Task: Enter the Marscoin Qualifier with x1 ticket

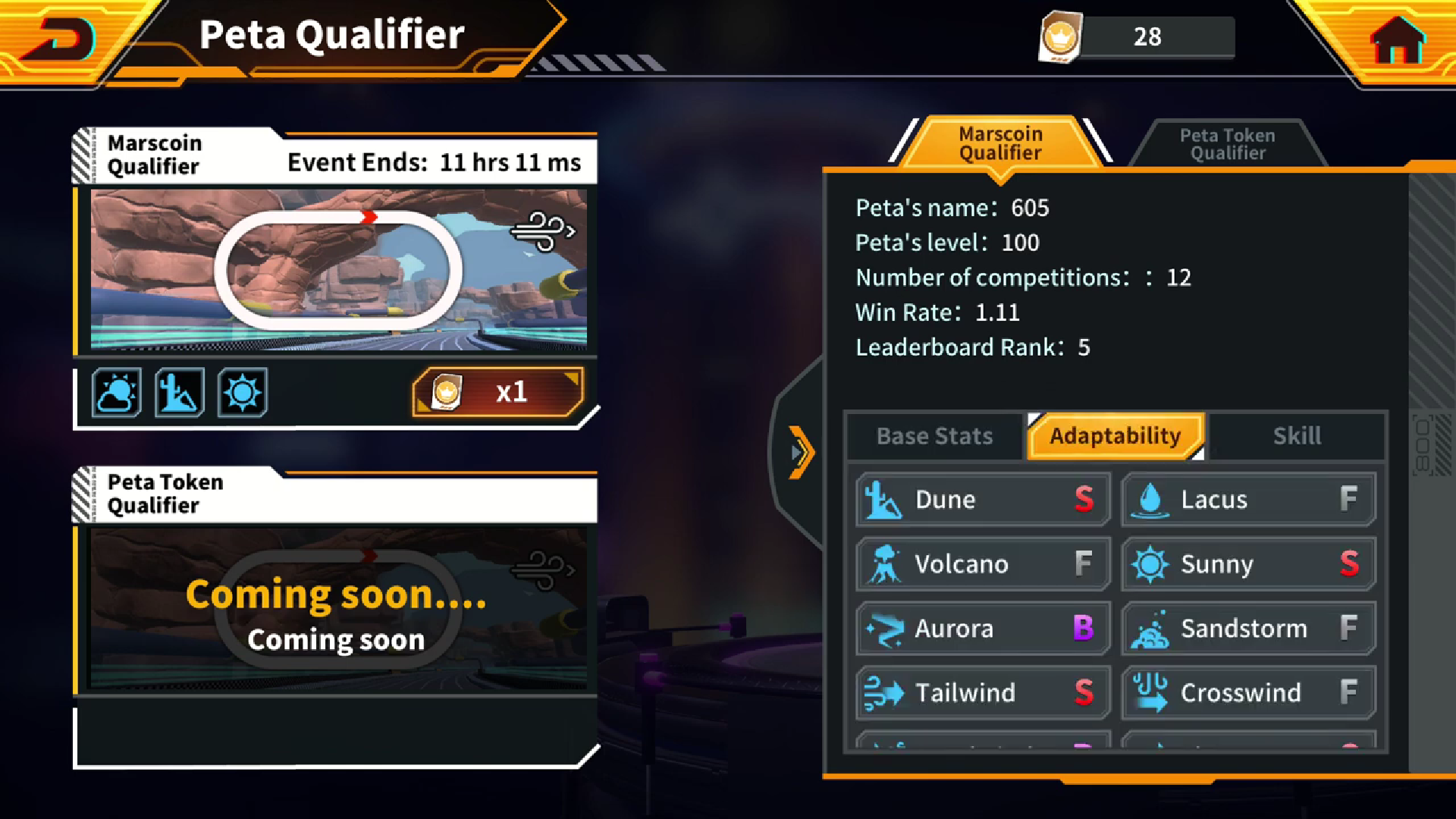Action: 498,392
